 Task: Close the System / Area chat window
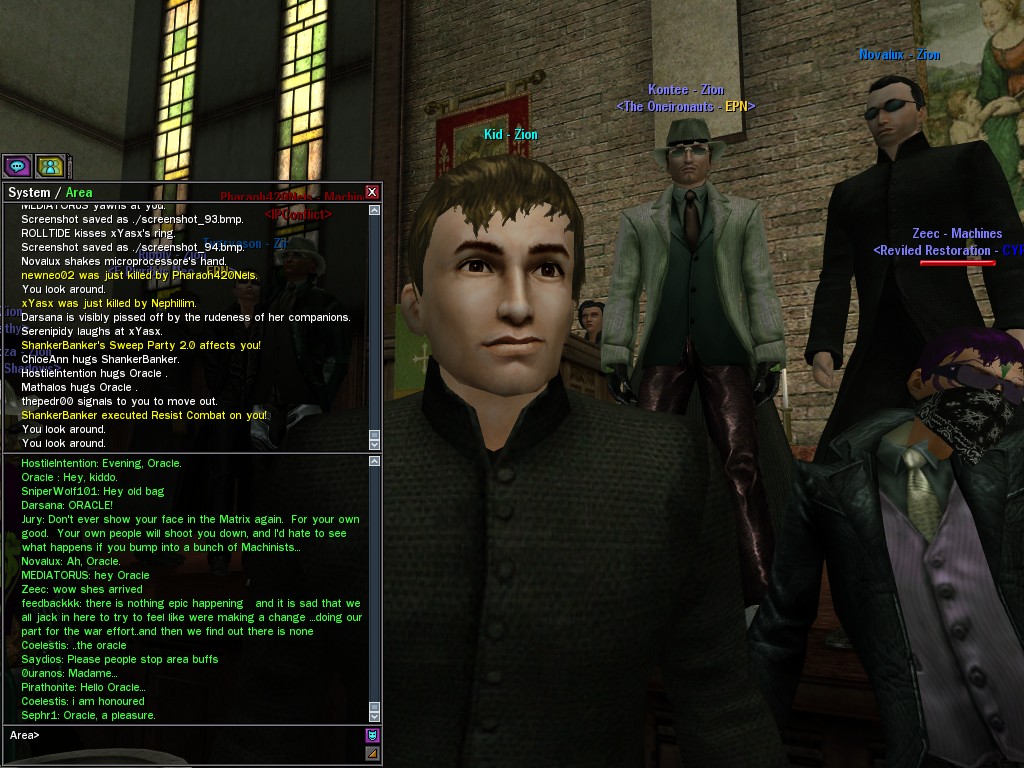(x=372, y=192)
